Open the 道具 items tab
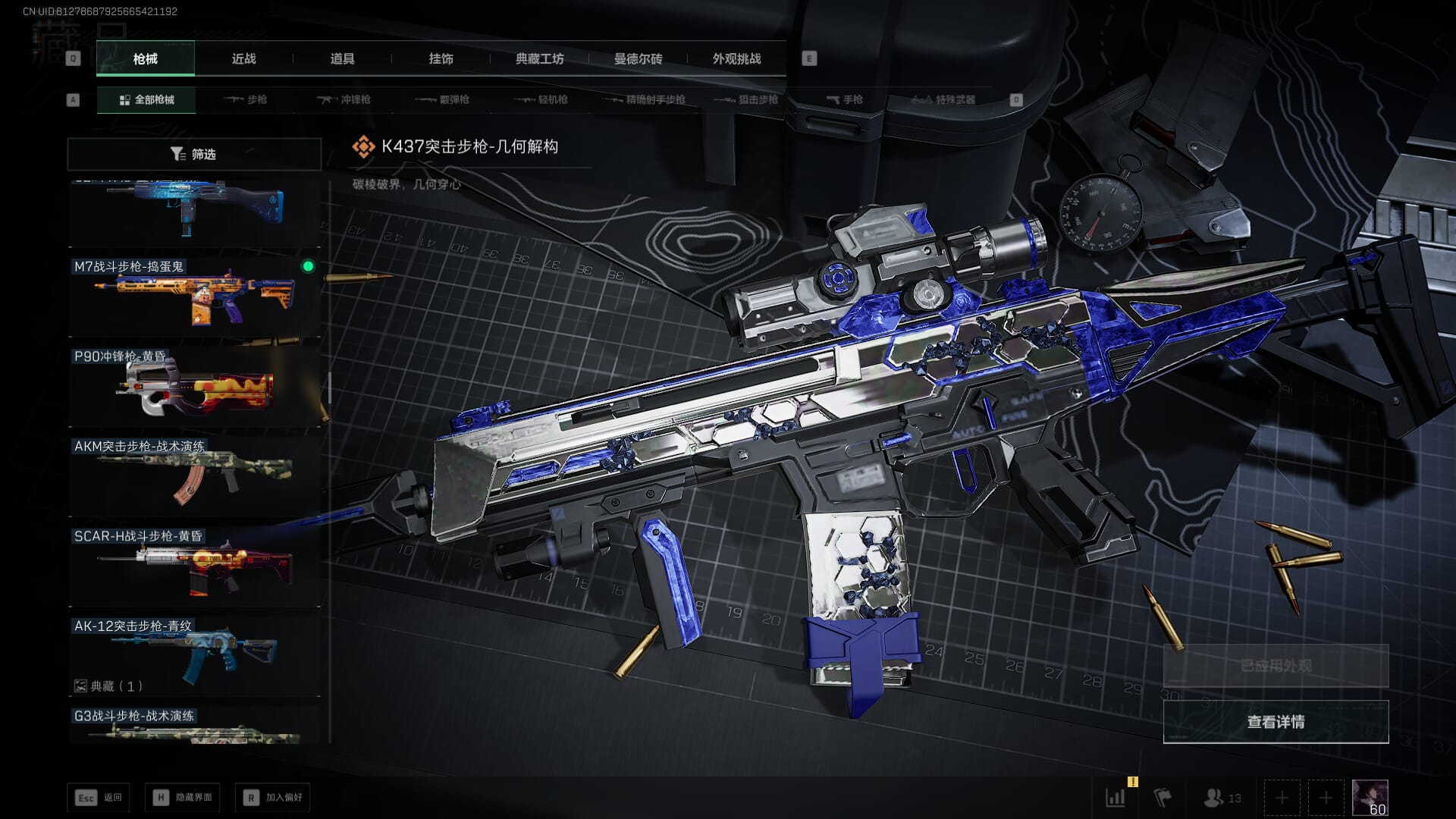The image size is (1456, 819). point(342,59)
